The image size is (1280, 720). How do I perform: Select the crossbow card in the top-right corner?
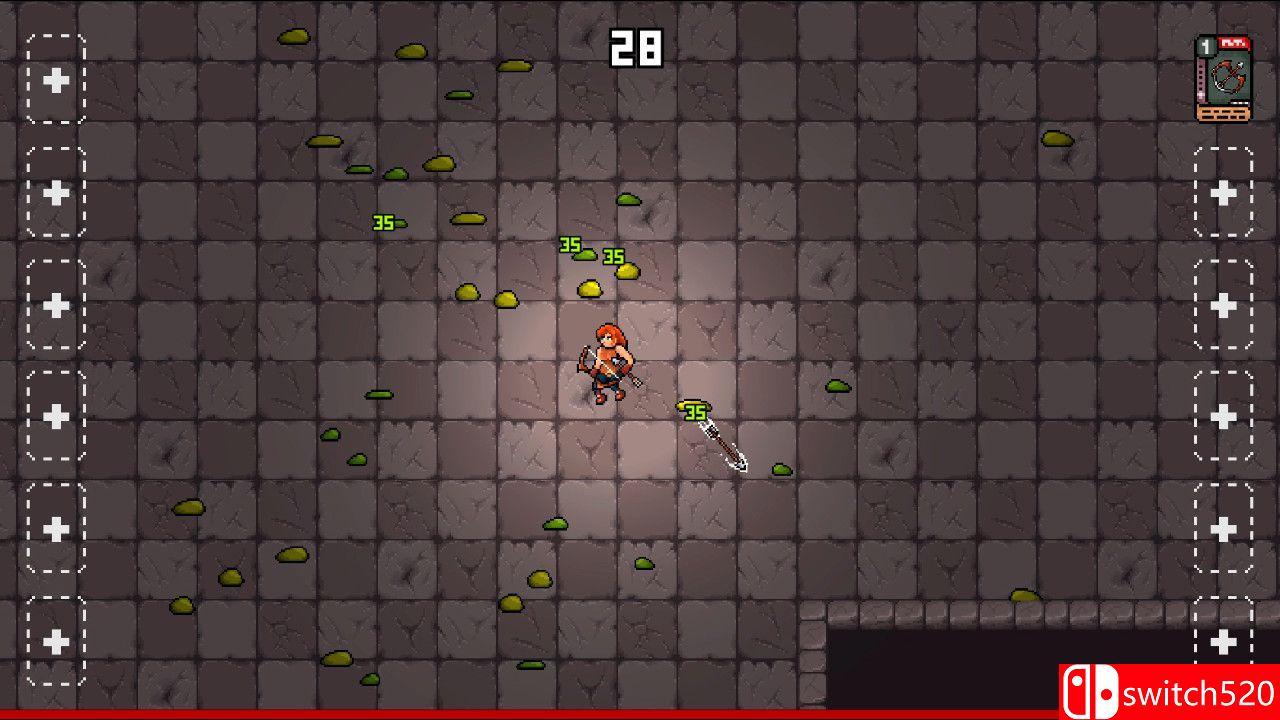(1227, 75)
